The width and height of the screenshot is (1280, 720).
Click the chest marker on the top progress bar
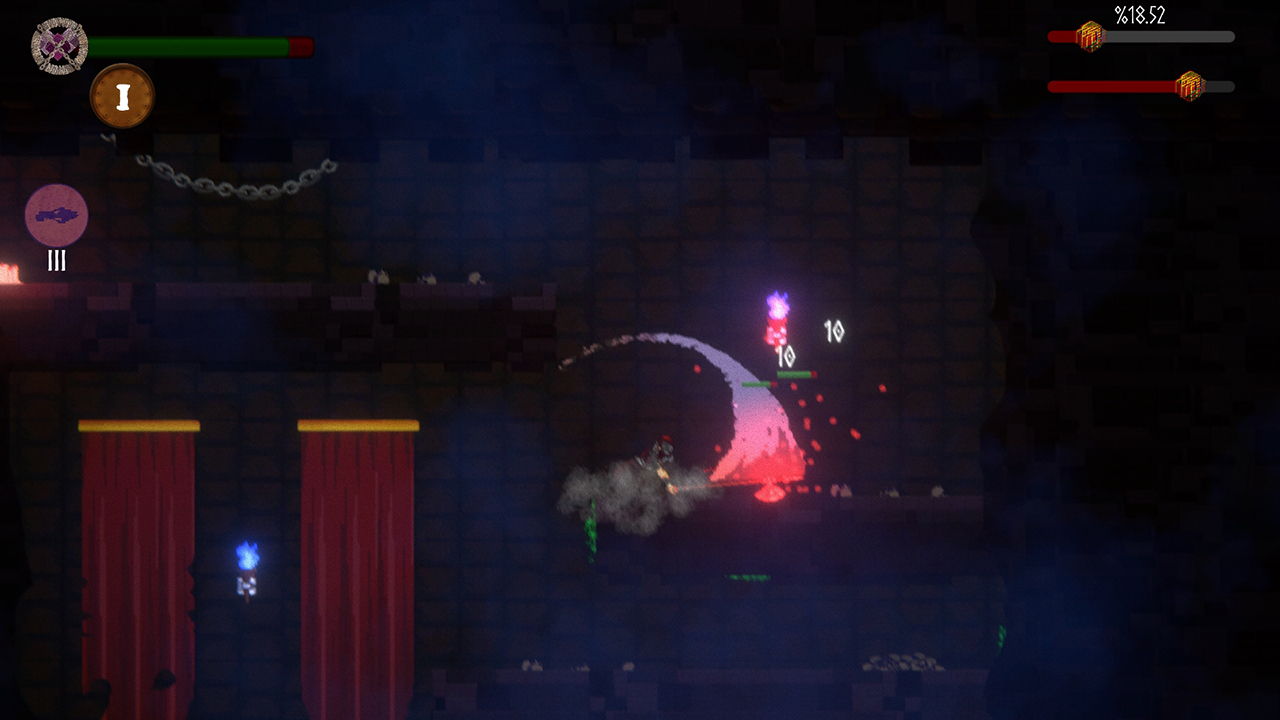pyautogui.click(x=1090, y=38)
